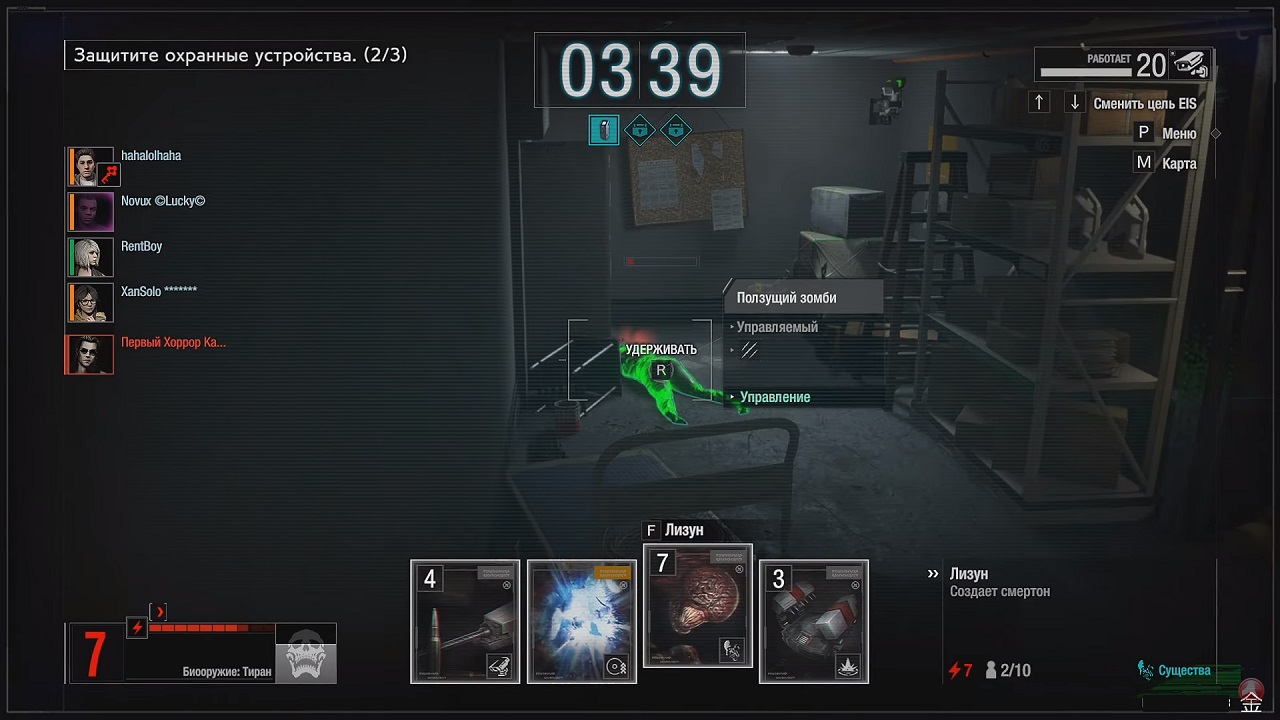Click the defend security devices objective text
This screenshot has width=1280, height=720.
pos(239,55)
